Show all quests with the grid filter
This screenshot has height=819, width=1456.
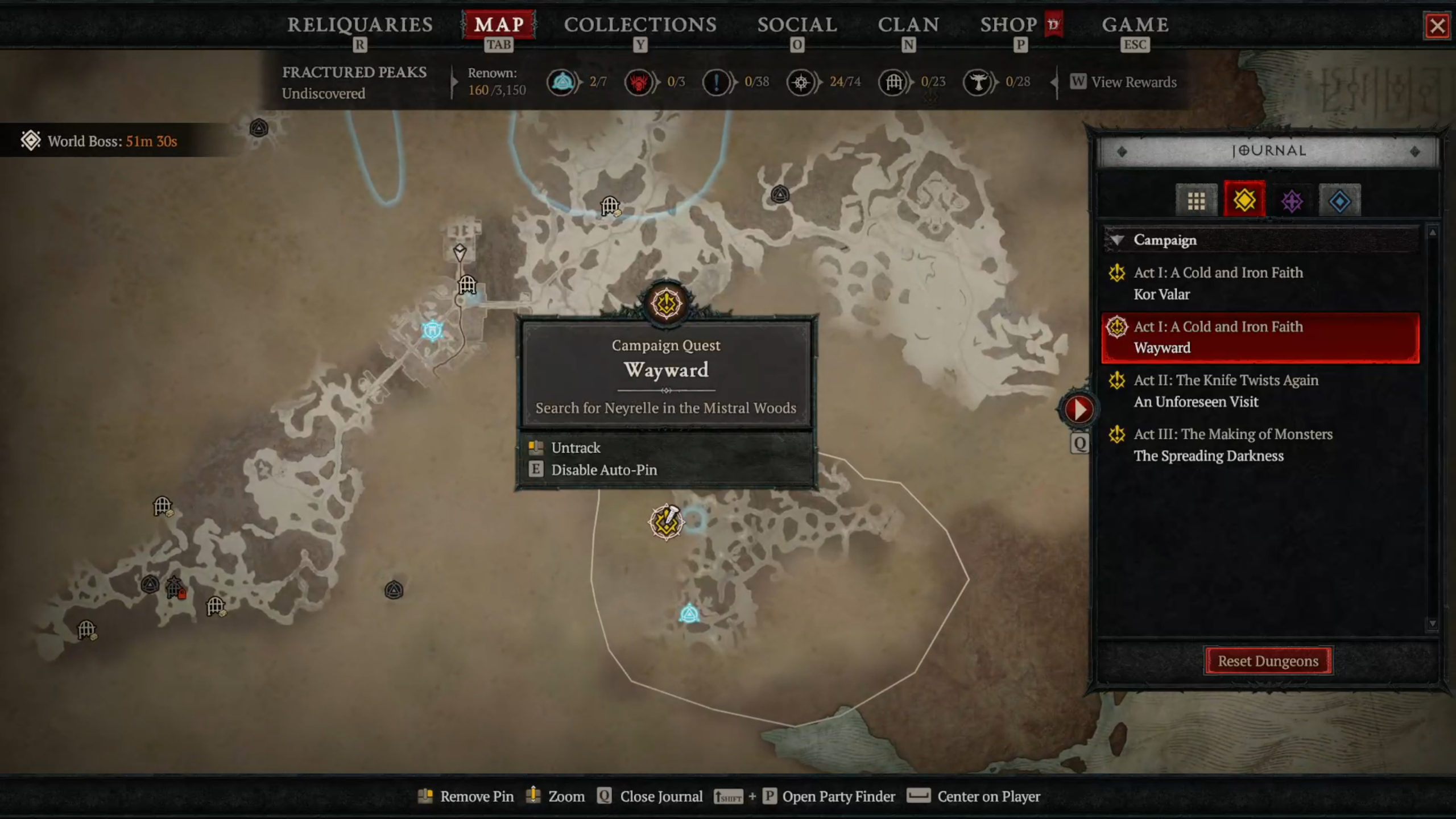pos(1196,200)
